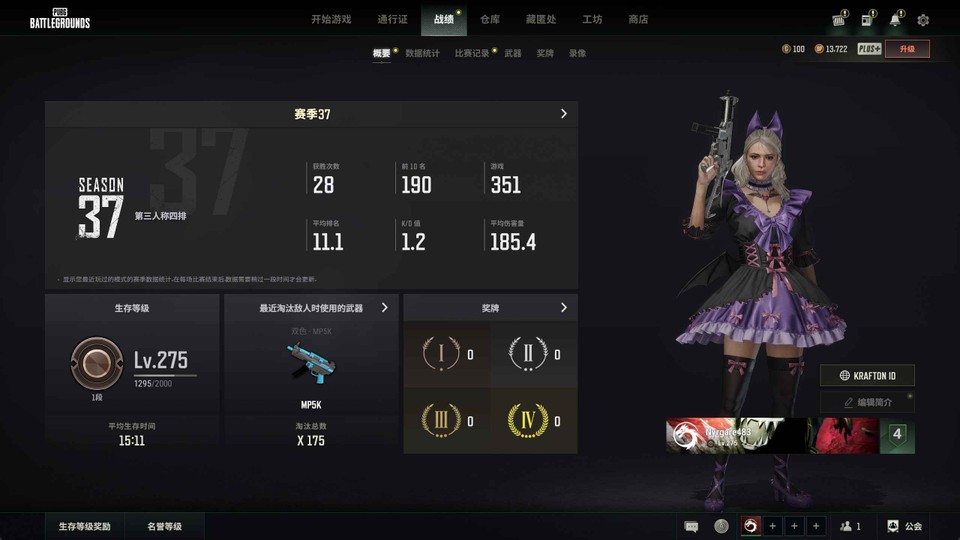Check notifications via the bell icon
Image resolution: width=960 pixels, height=540 pixels.
pyautogui.click(x=895, y=20)
